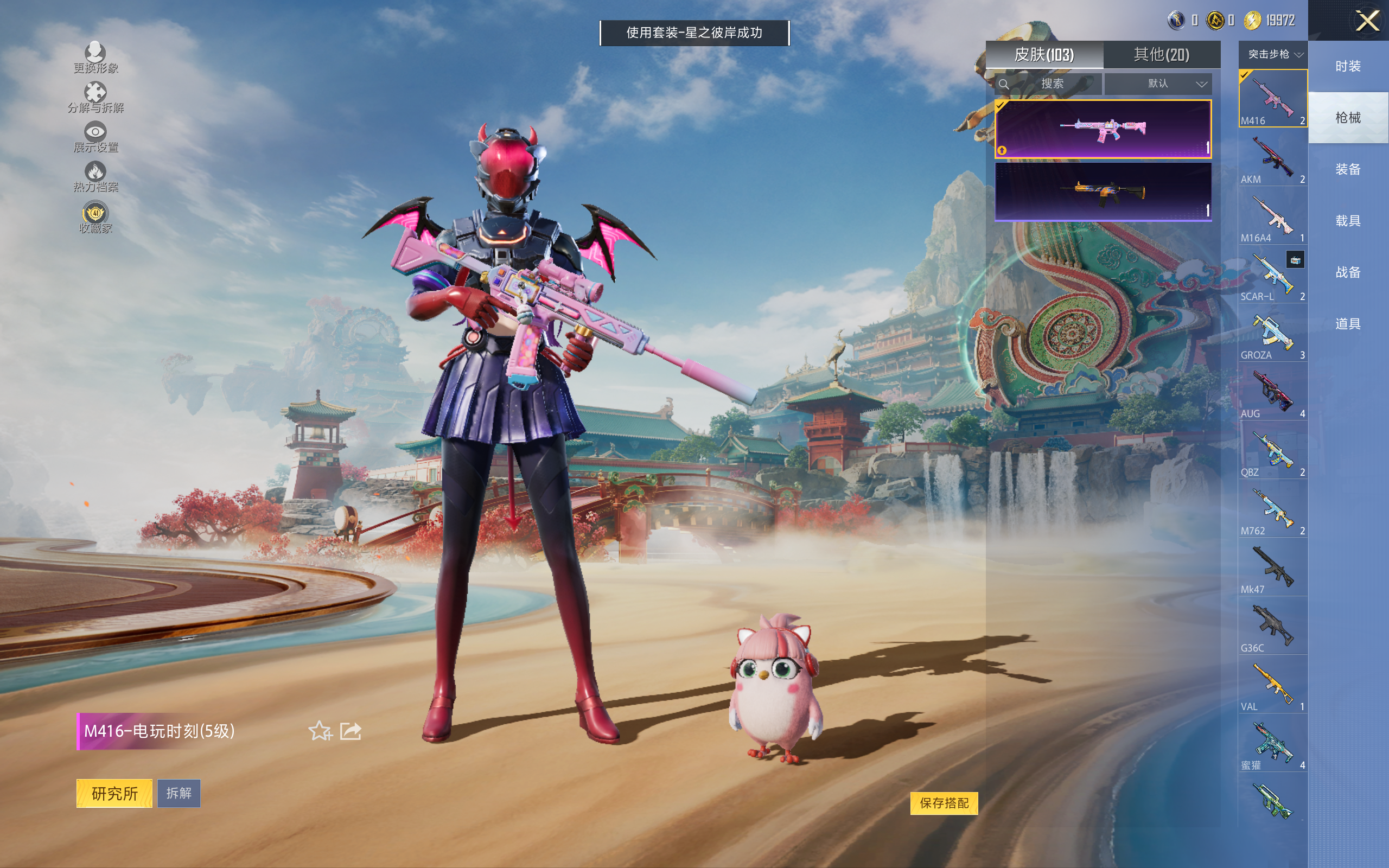Open 更换形象 to change character
The image size is (1389, 868).
(95, 58)
